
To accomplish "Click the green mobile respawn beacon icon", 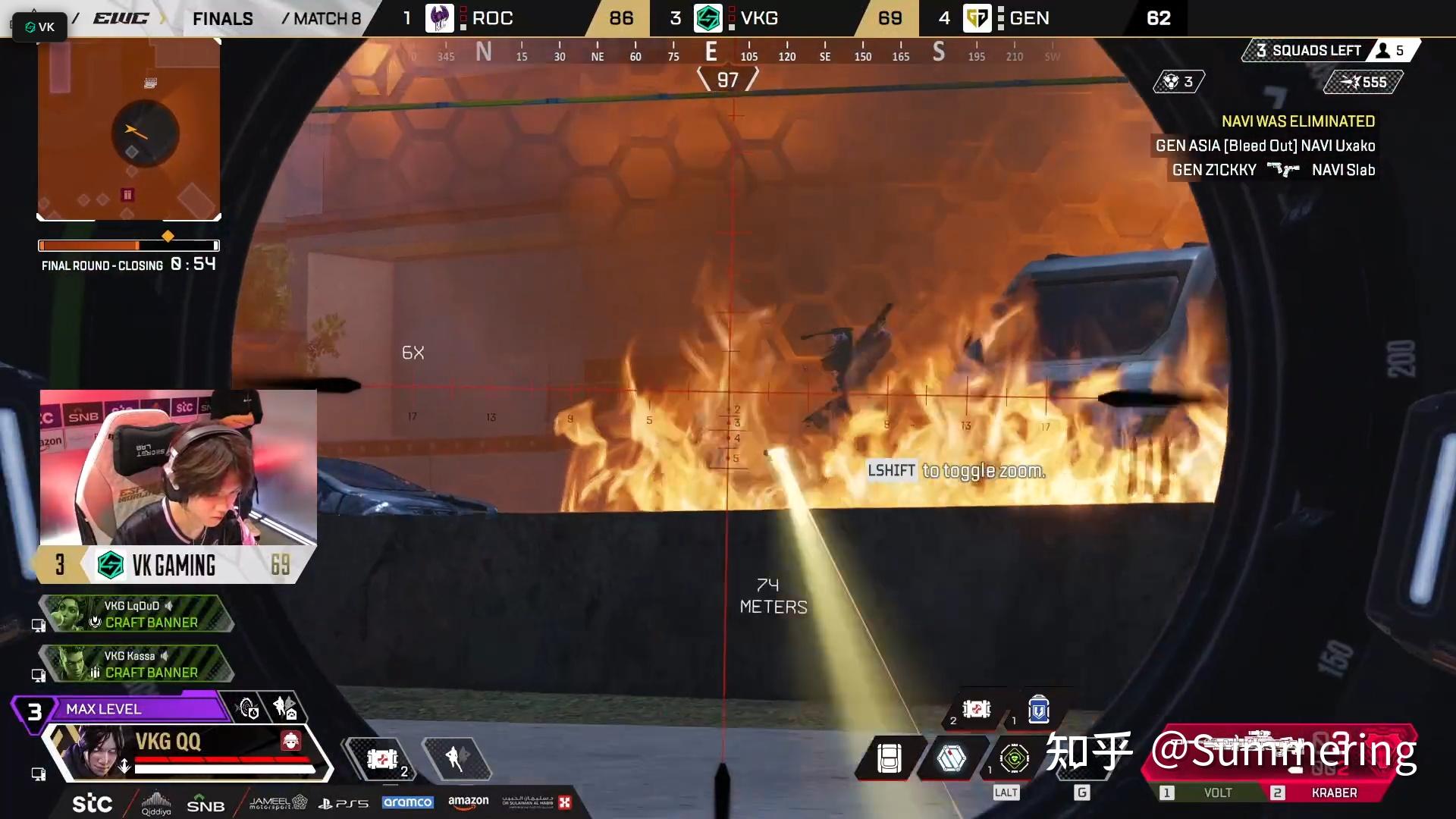I will tap(1014, 758).
